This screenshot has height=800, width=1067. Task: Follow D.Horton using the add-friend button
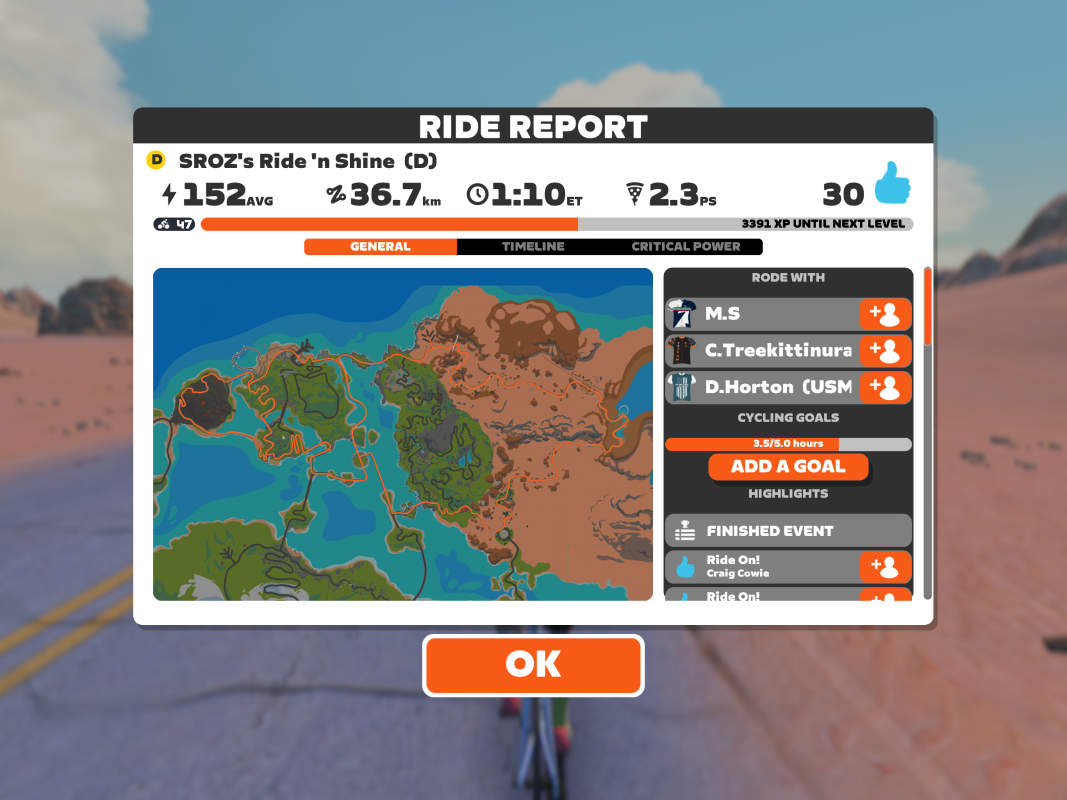pyautogui.click(x=885, y=387)
